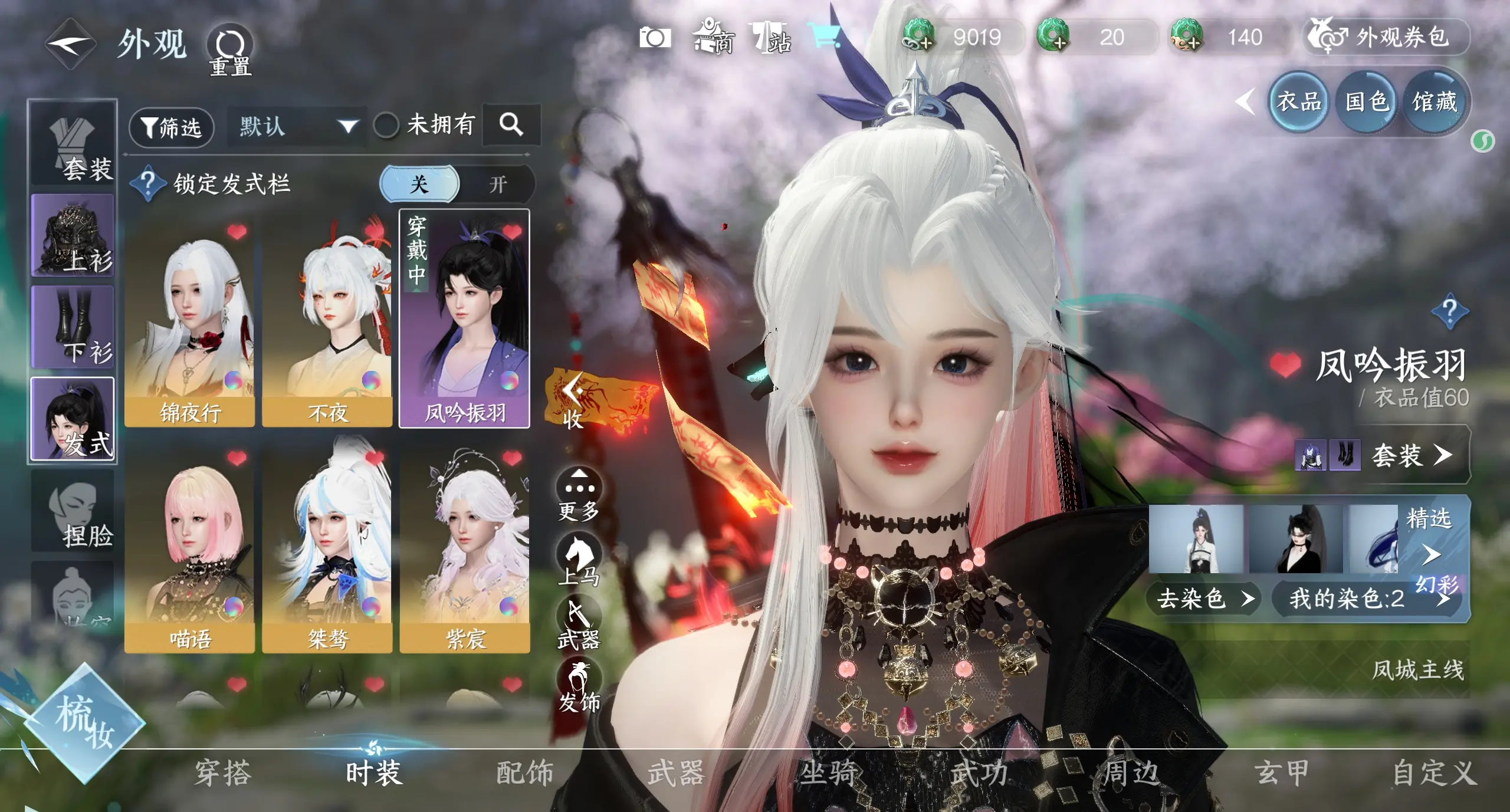This screenshot has width=1510, height=812.
Task: Take a screenshot with the camera icon
Action: click(x=655, y=38)
